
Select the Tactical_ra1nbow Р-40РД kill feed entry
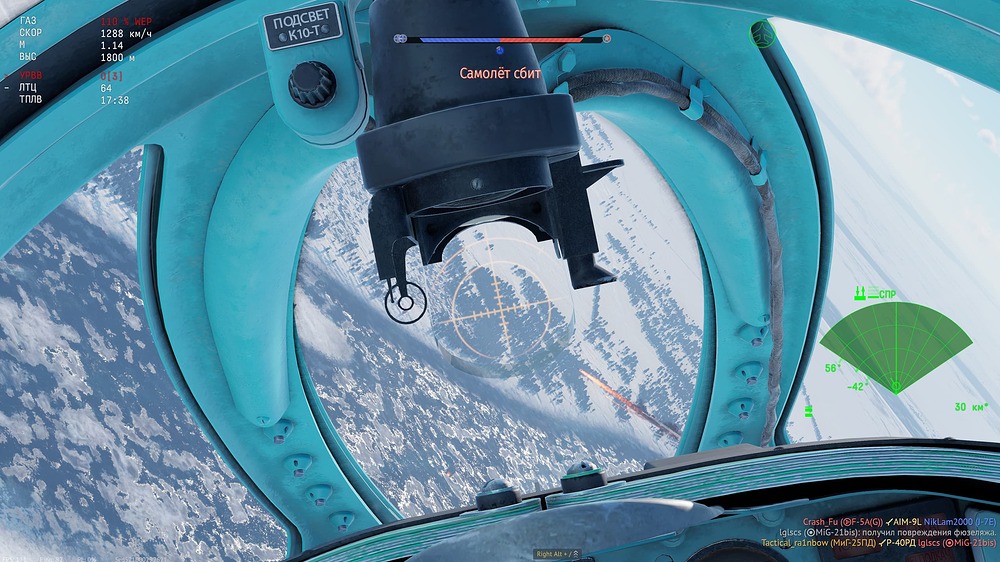coord(889,543)
